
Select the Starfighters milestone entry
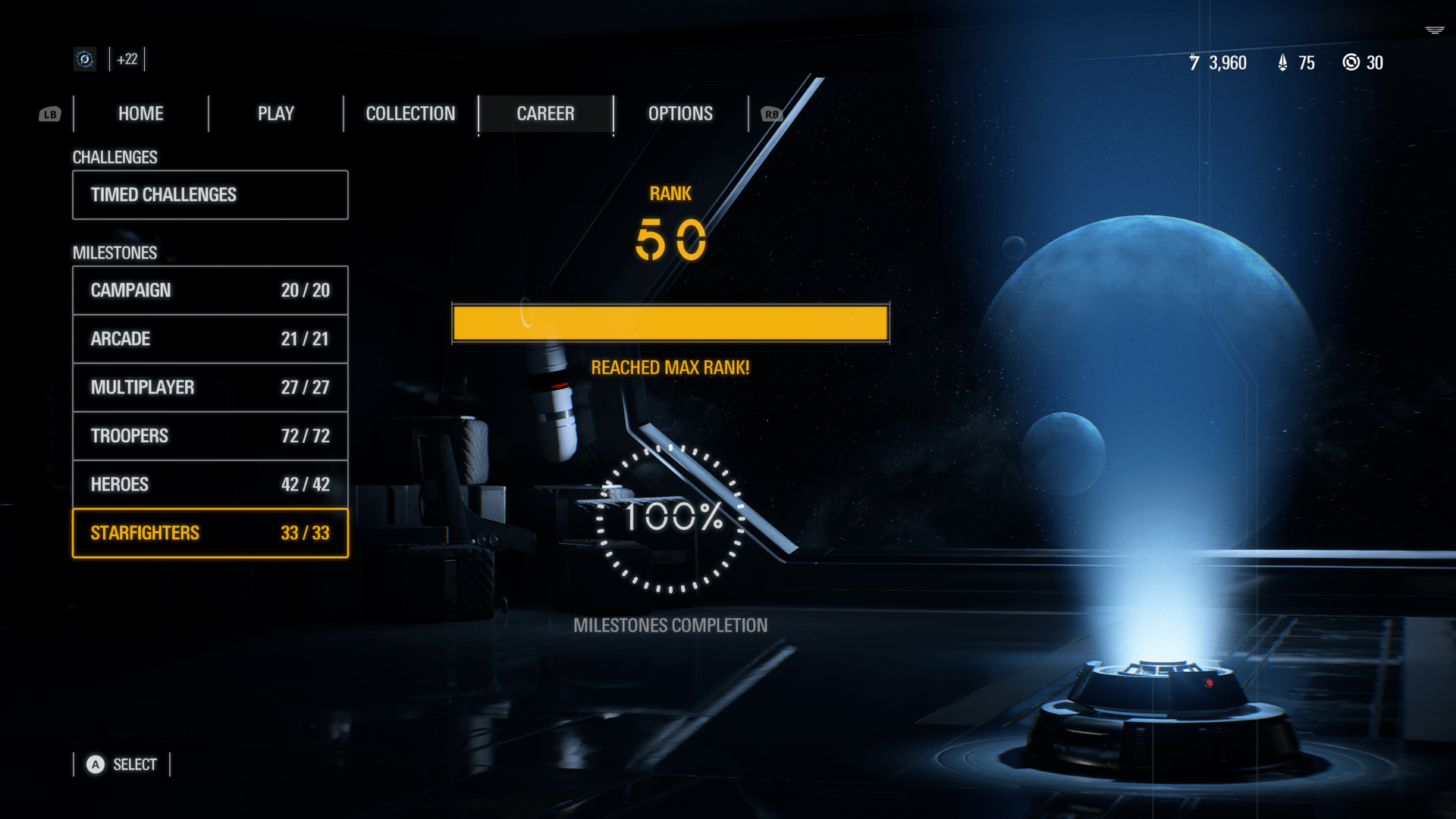[x=210, y=533]
